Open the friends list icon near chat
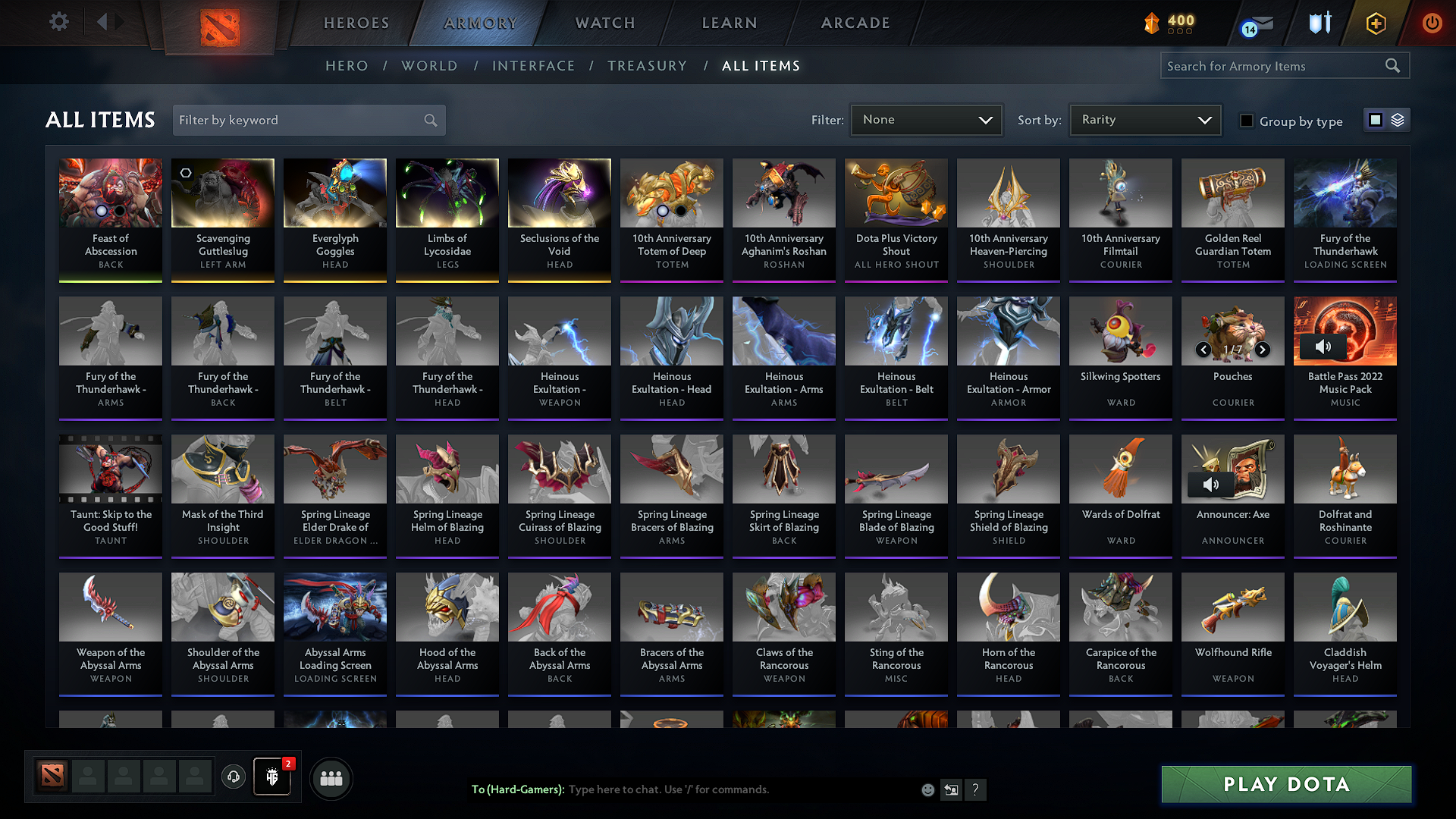The image size is (1456, 819). point(330,777)
